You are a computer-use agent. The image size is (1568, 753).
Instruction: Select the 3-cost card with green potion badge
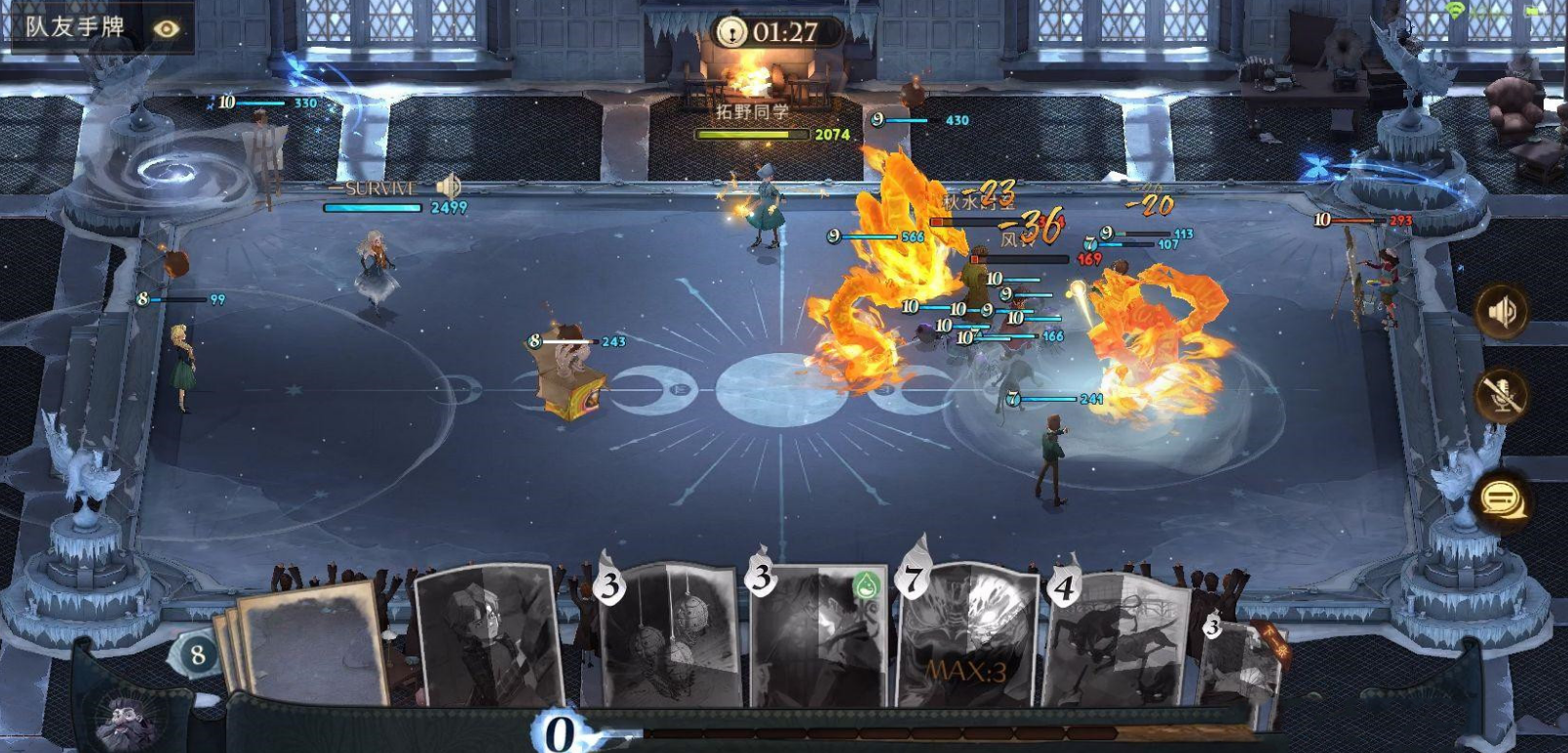819,634
